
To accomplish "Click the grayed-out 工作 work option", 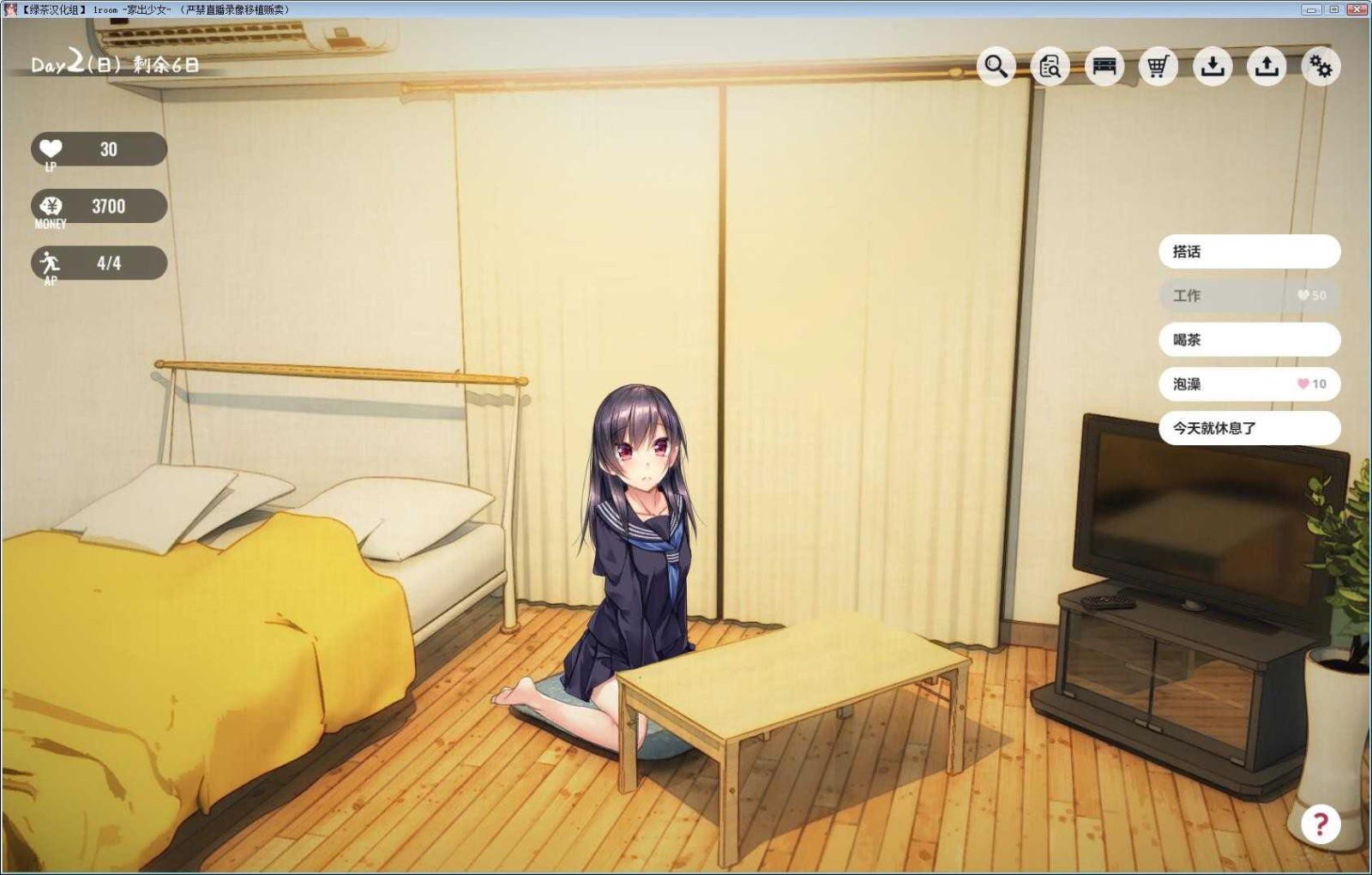I will 1249,295.
